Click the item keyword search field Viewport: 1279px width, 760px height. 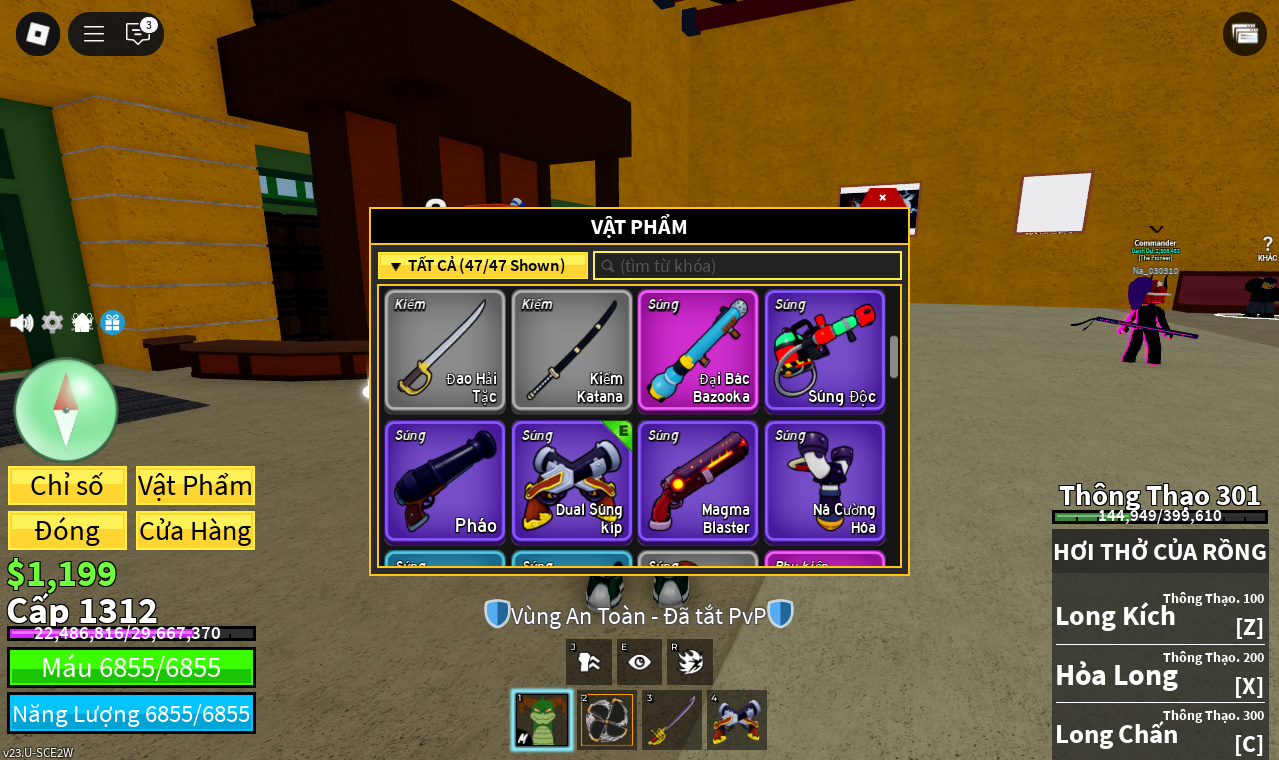[x=748, y=266]
